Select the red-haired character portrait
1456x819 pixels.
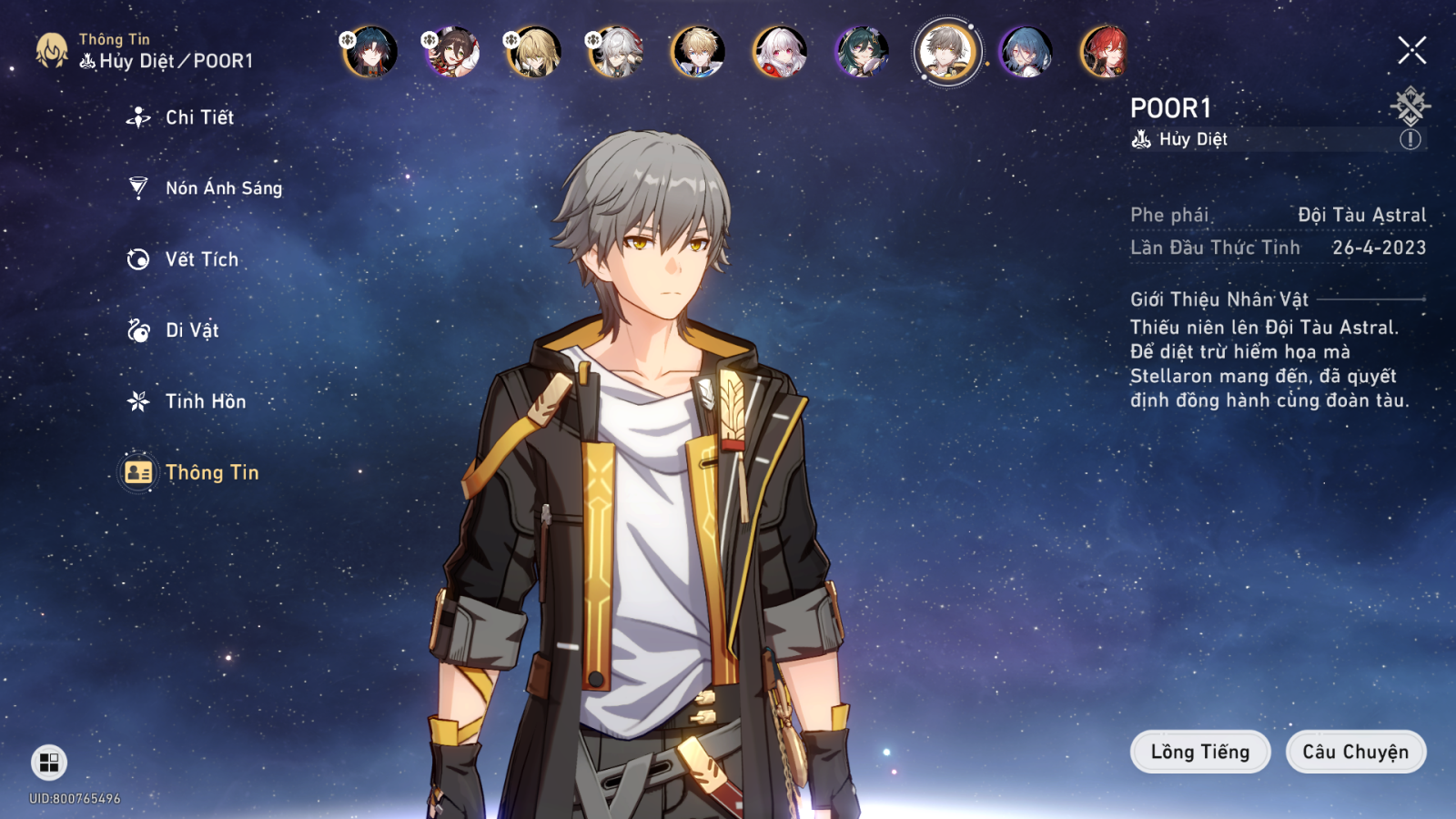click(1106, 51)
